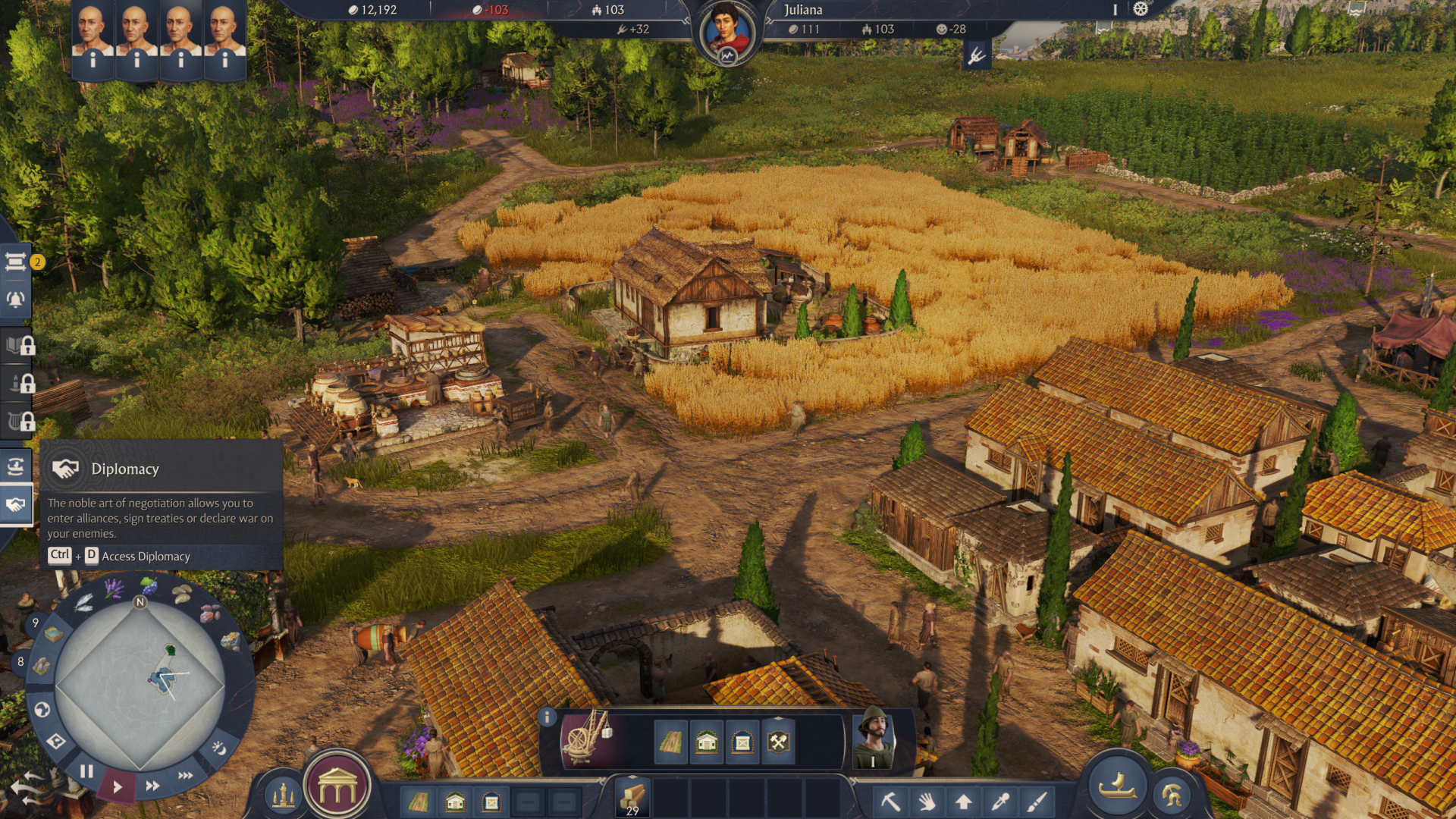Open the statue ornaments build menu
1456x819 pixels.
[283, 795]
